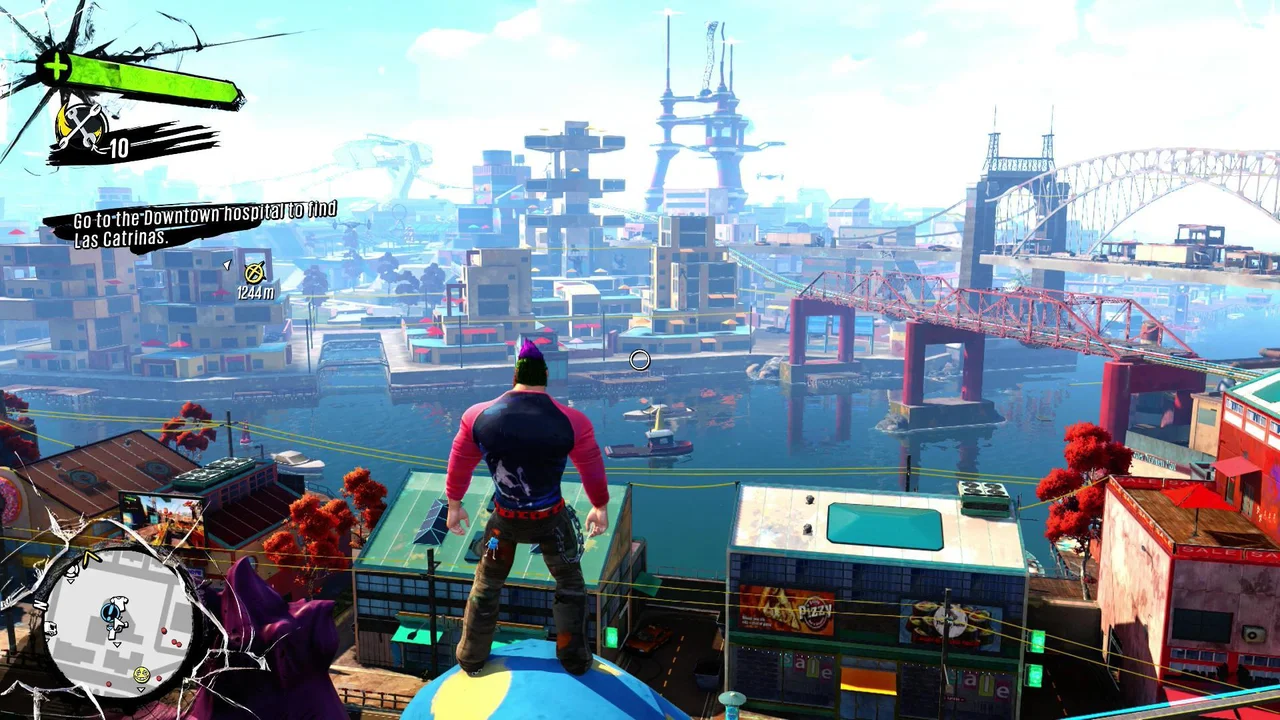This screenshot has height=720, width=1280.
Task: Select the truck icon on the minimap edge
Action: pyautogui.click(x=52, y=628)
